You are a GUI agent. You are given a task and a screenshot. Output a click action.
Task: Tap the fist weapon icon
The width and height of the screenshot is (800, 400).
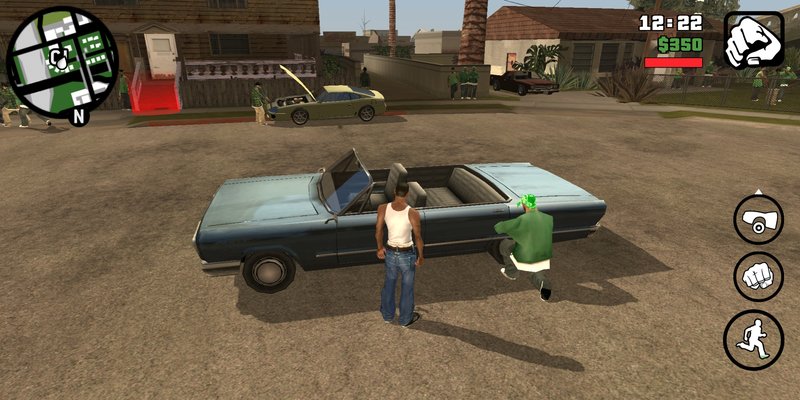click(753, 40)
